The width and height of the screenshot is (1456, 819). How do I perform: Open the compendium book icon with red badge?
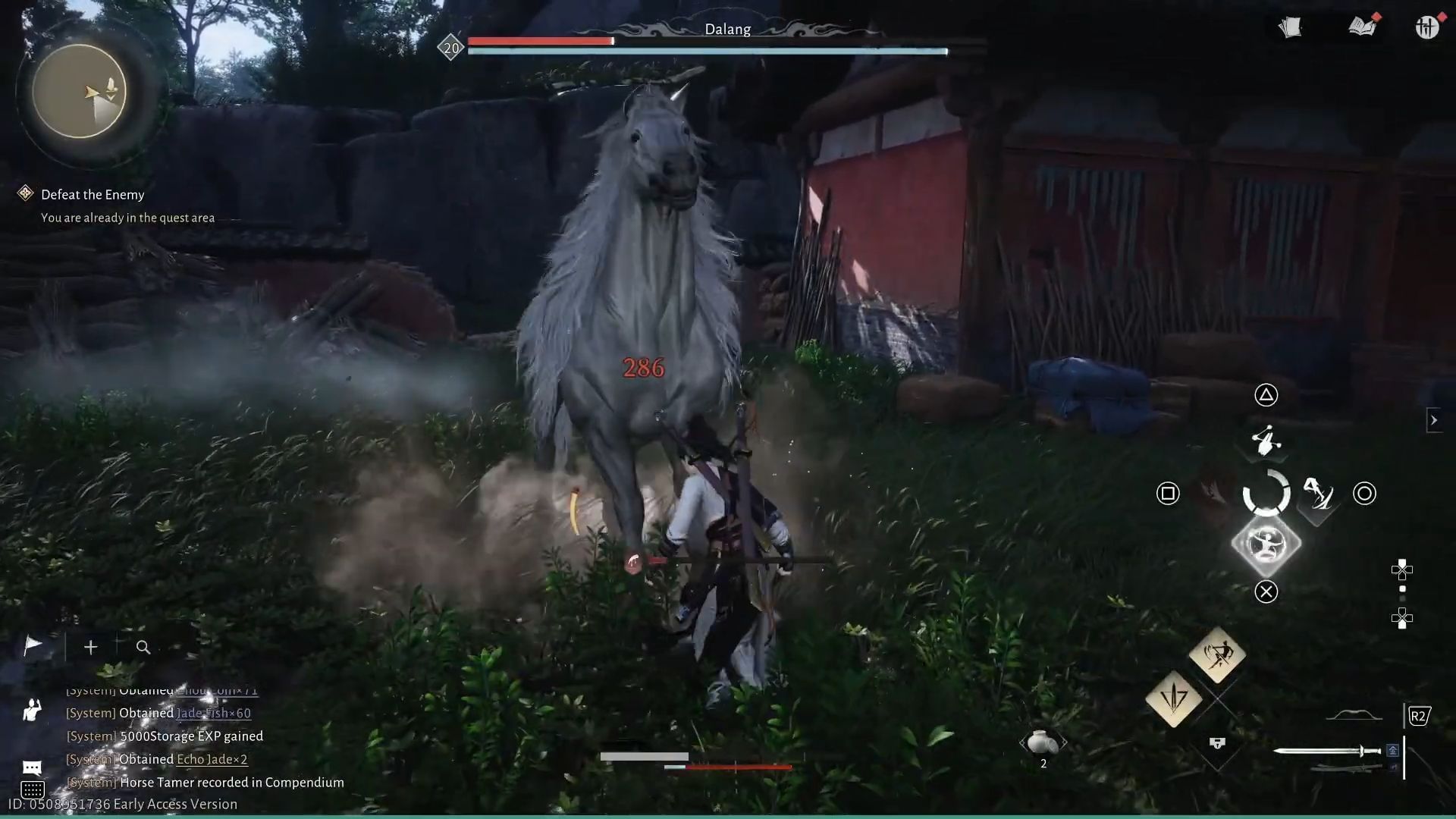pos(1361,27)
